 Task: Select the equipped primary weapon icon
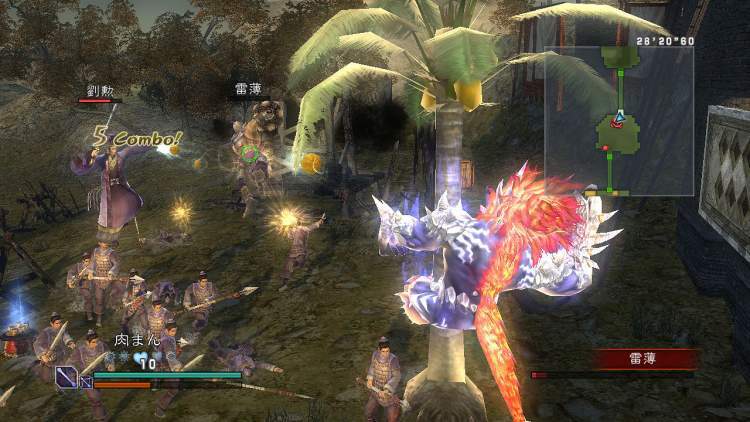coord(67,377)
